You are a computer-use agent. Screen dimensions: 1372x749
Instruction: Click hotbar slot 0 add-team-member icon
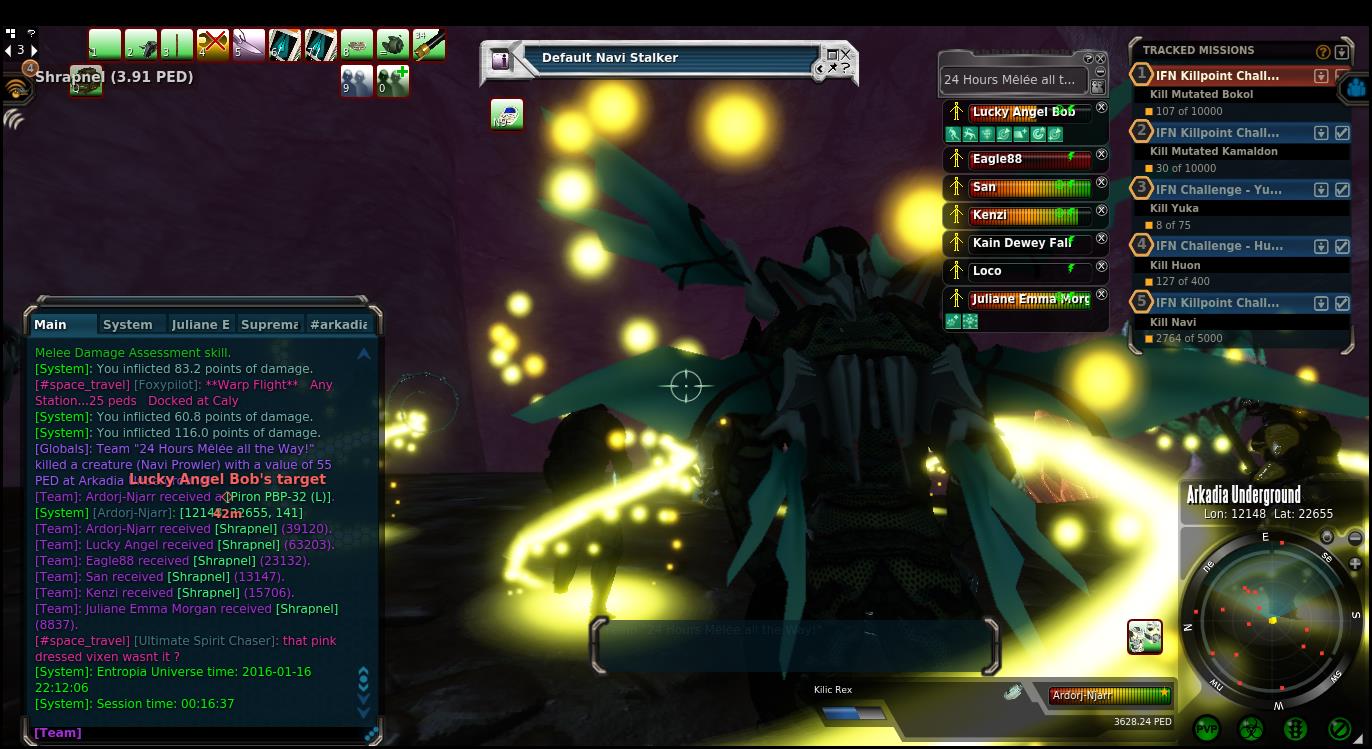(x=392, y=80)
